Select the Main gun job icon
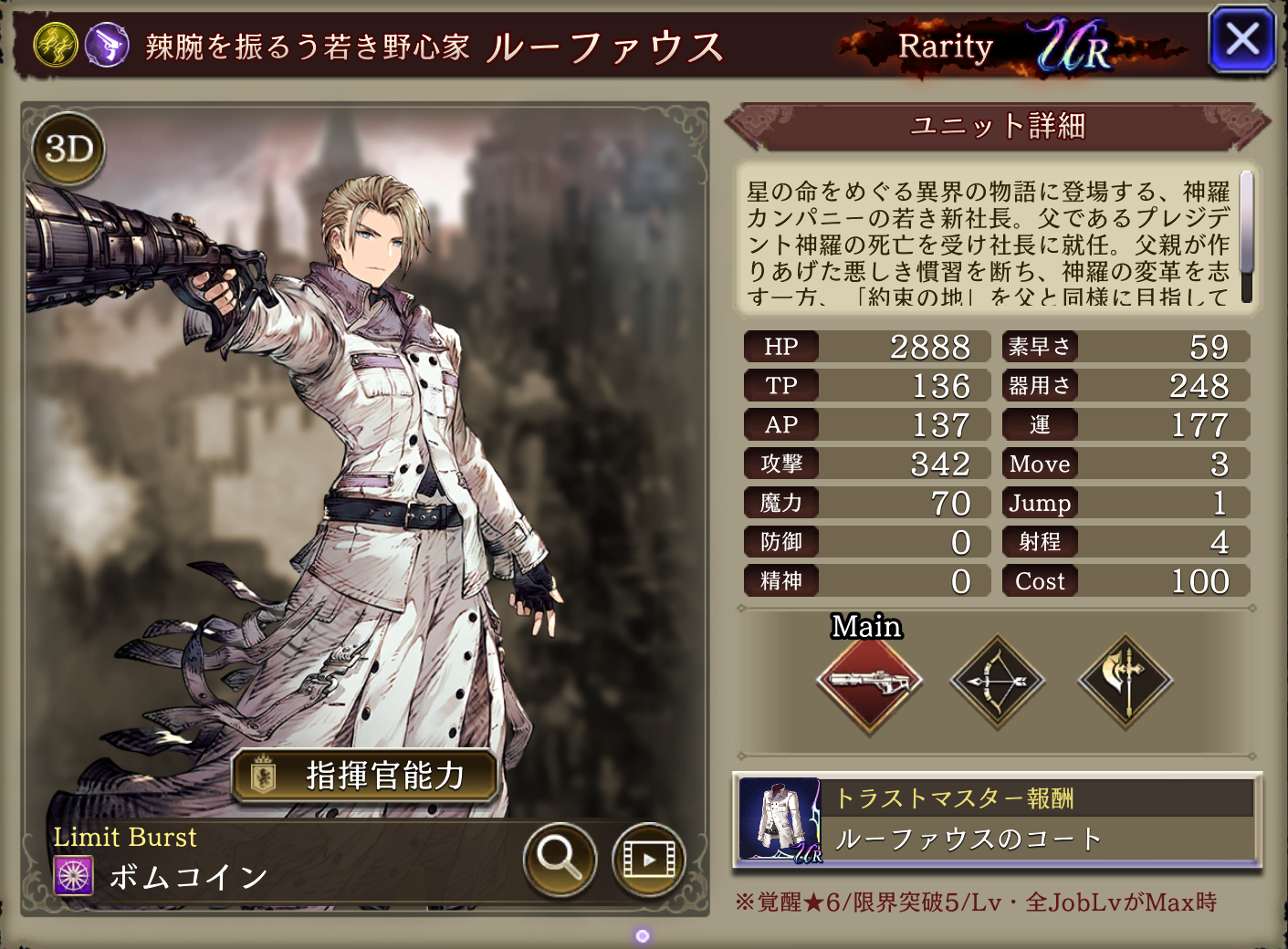This screenshot has width=1288, height=949. (869, 681)
